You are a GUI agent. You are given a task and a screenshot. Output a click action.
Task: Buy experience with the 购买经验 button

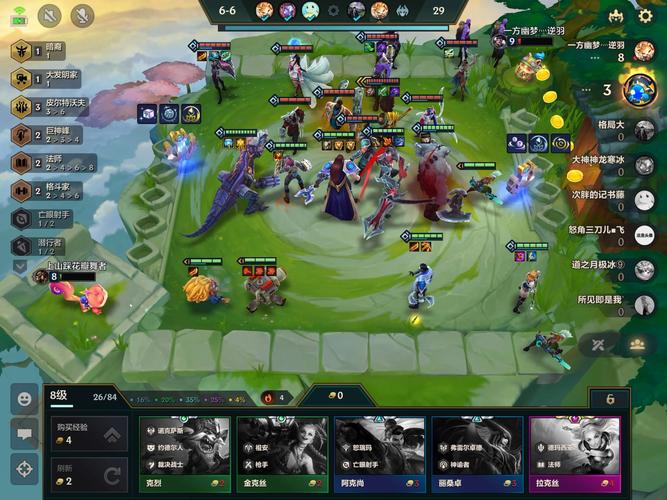87,434
